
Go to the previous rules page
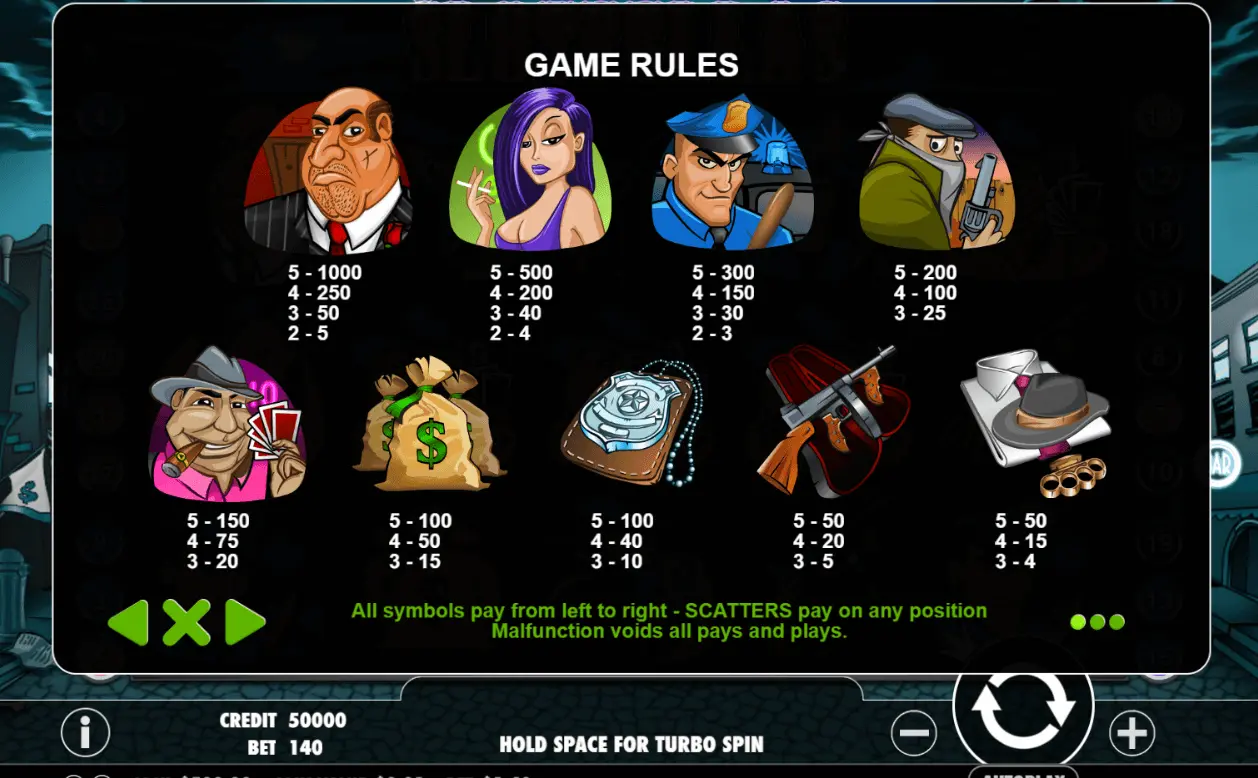(x=128, y=622)
